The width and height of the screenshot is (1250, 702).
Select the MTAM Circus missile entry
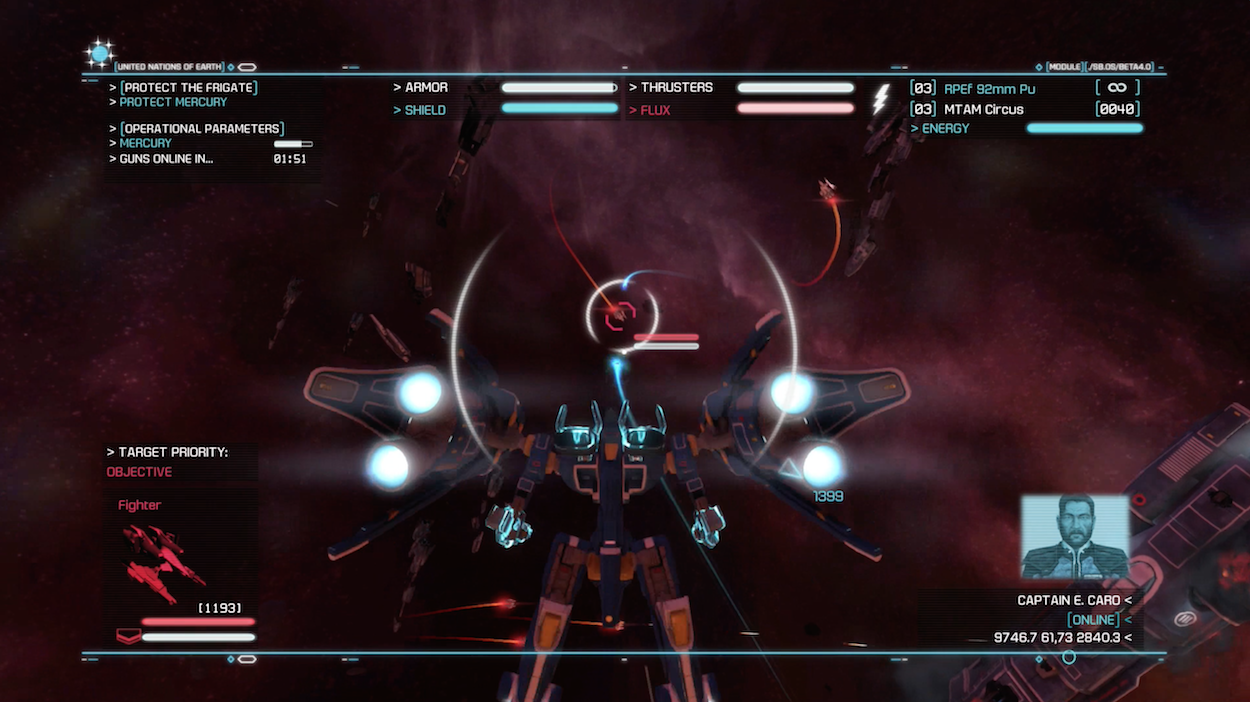[x=983, y=109]
